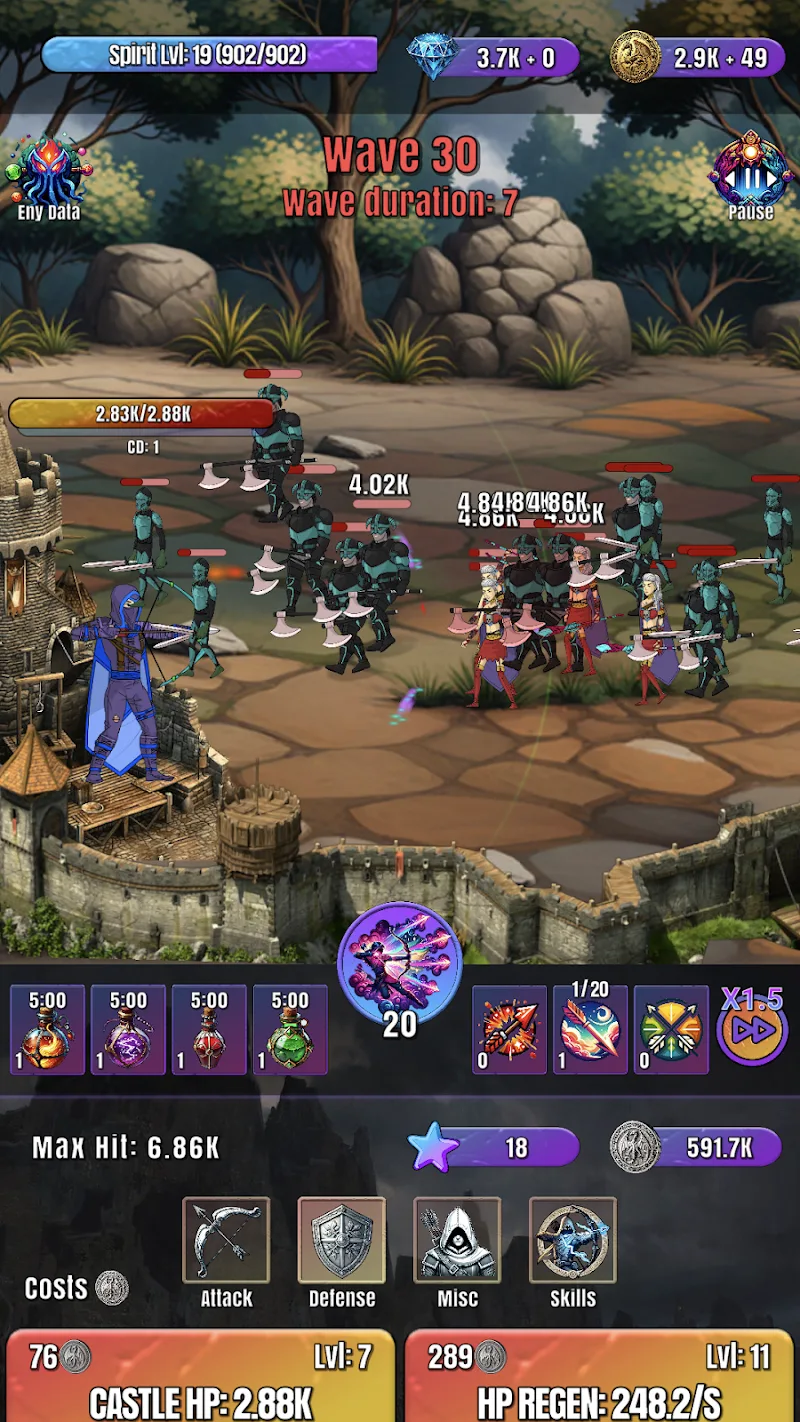Activate the archer multi-arrow skill
The width and height of the screenshot is (800, 1422).
tap(400, 963)
